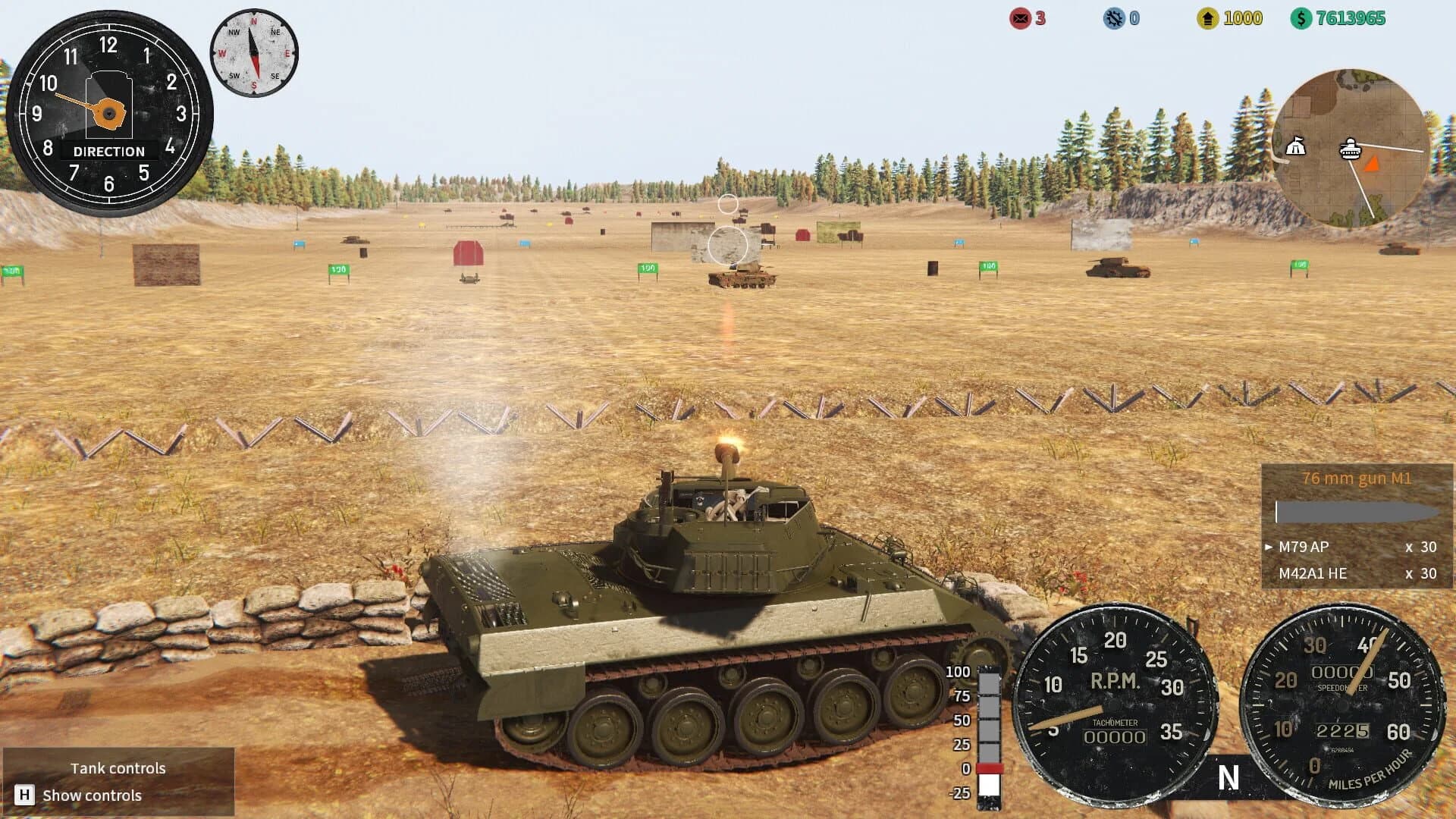The width and height of the screenshot is (1456, 819).
Task: Click the DIRECTION label on the clock gauge
Action: pyautogui.click(x=108, y=151)
